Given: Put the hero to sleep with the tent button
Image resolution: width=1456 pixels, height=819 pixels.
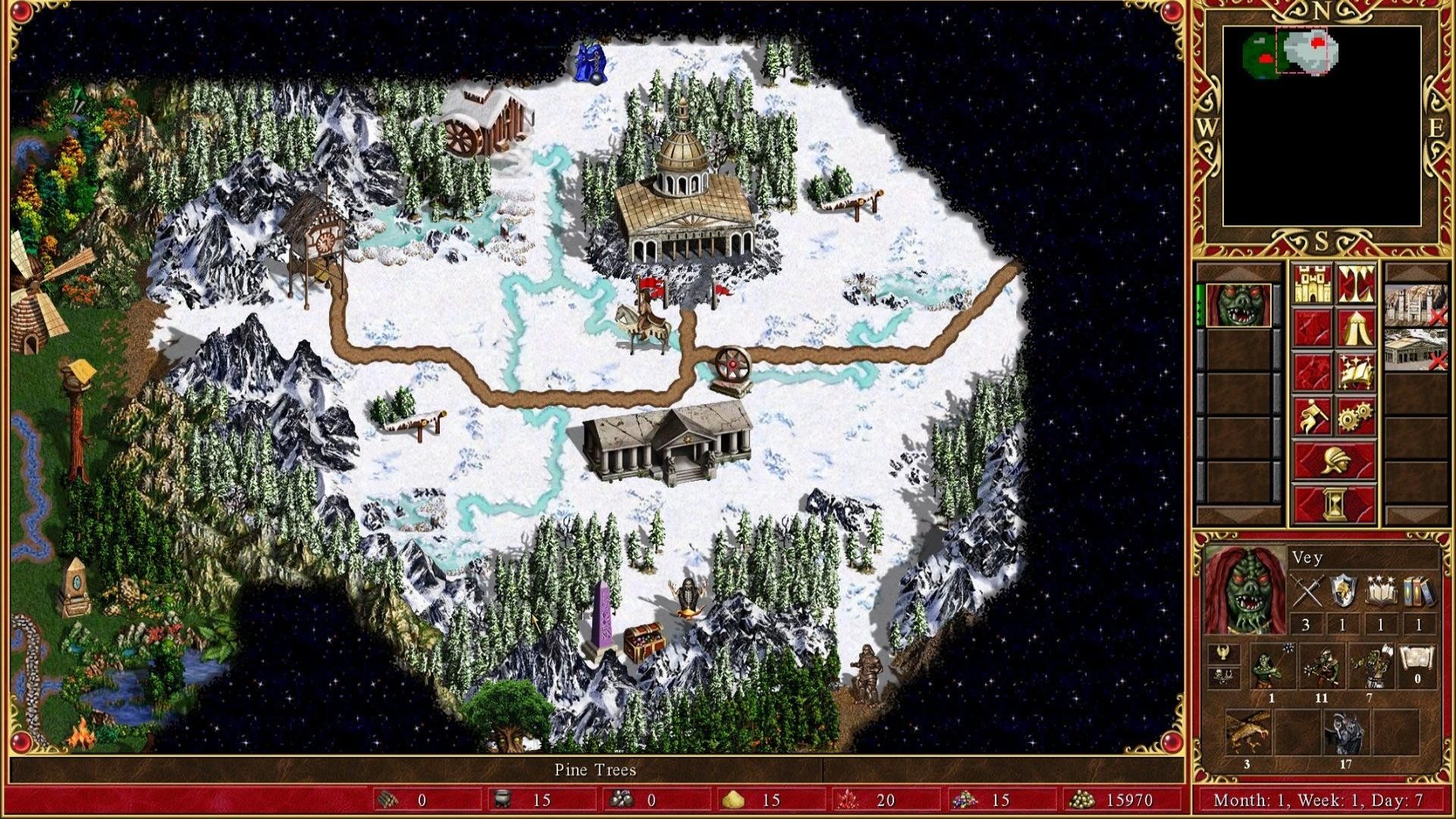Looking at the screenshot, I should coord(1356,328).
